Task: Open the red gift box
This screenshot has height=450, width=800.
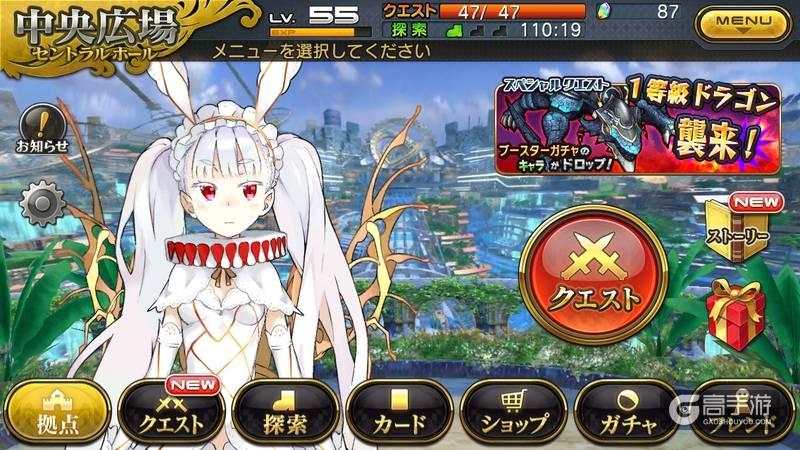Action: point(735,314)
